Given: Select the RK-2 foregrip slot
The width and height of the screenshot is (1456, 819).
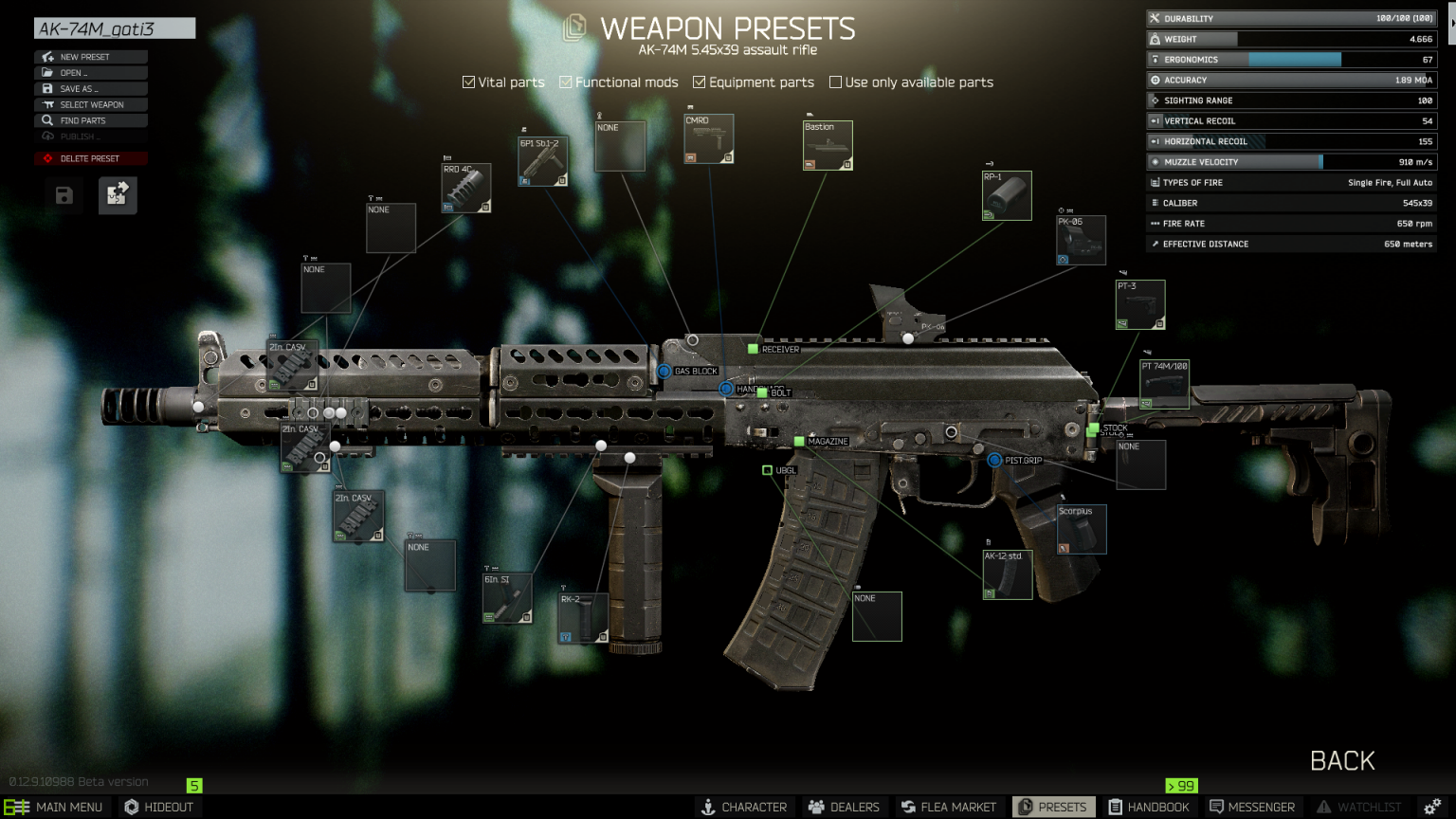Looking at the screenshot, I should 583,619.
